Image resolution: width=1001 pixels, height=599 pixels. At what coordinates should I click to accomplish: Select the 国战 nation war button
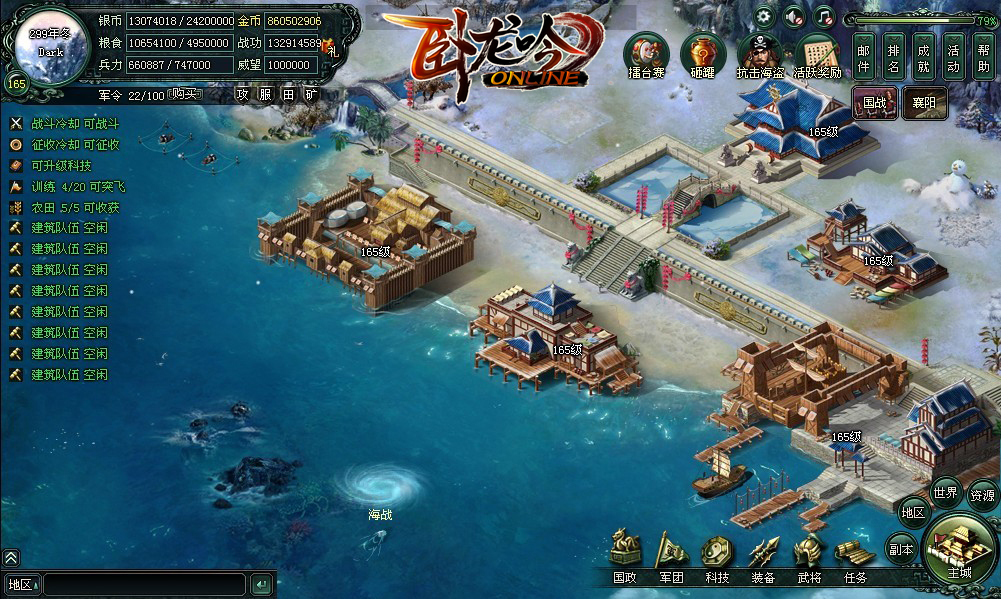pos(875,102)
